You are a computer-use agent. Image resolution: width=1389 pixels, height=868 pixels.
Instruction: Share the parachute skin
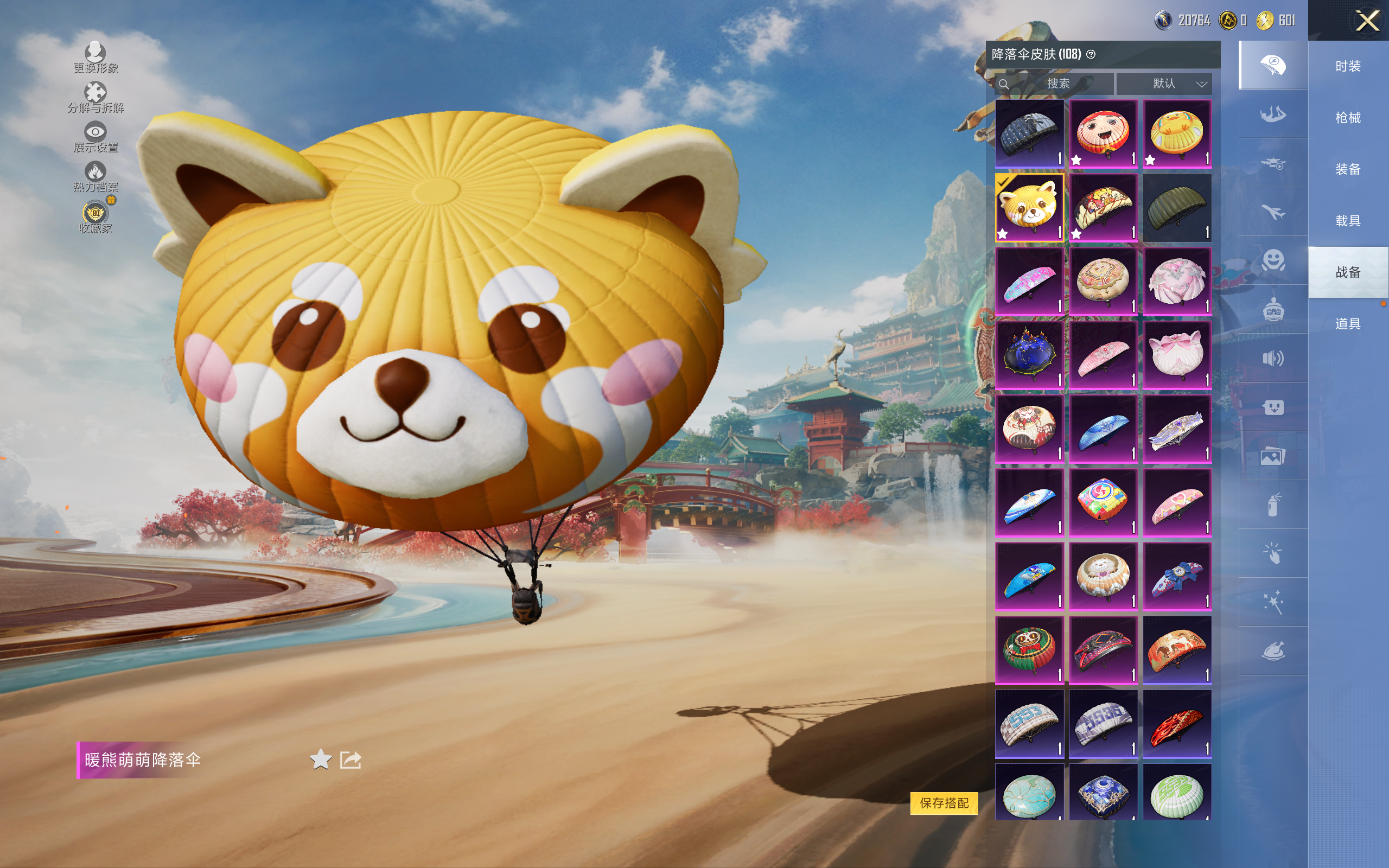(x=350, y=759)
